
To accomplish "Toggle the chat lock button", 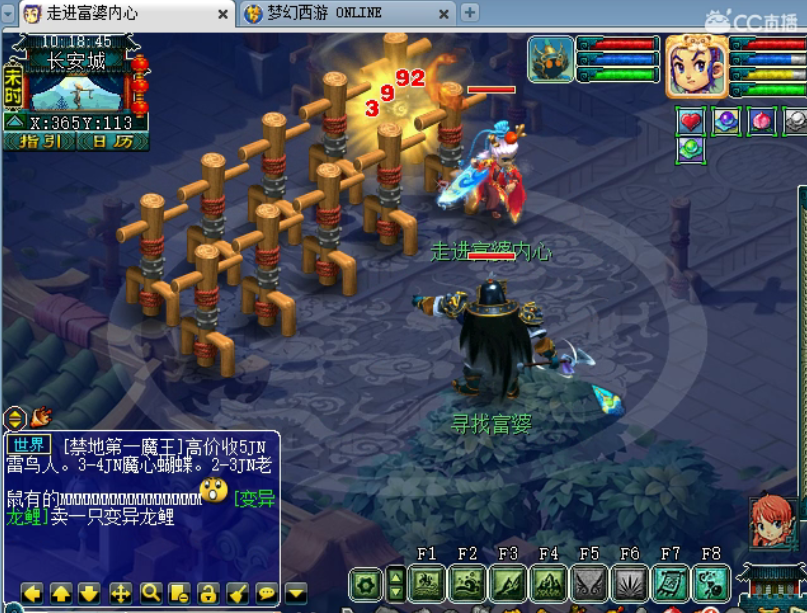I will click(x=207, y=593).
